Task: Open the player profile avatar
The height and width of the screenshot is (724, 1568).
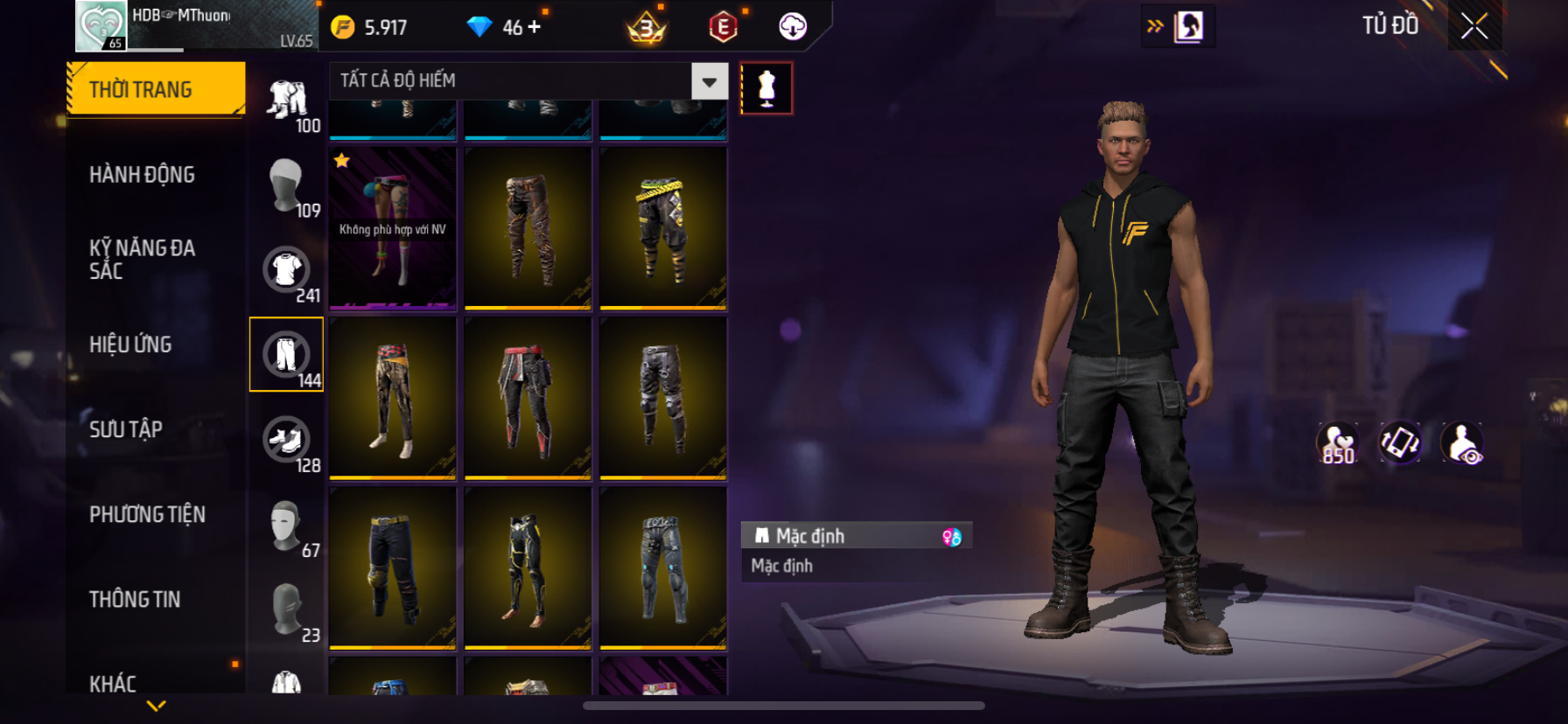Action: coord(101,26)
